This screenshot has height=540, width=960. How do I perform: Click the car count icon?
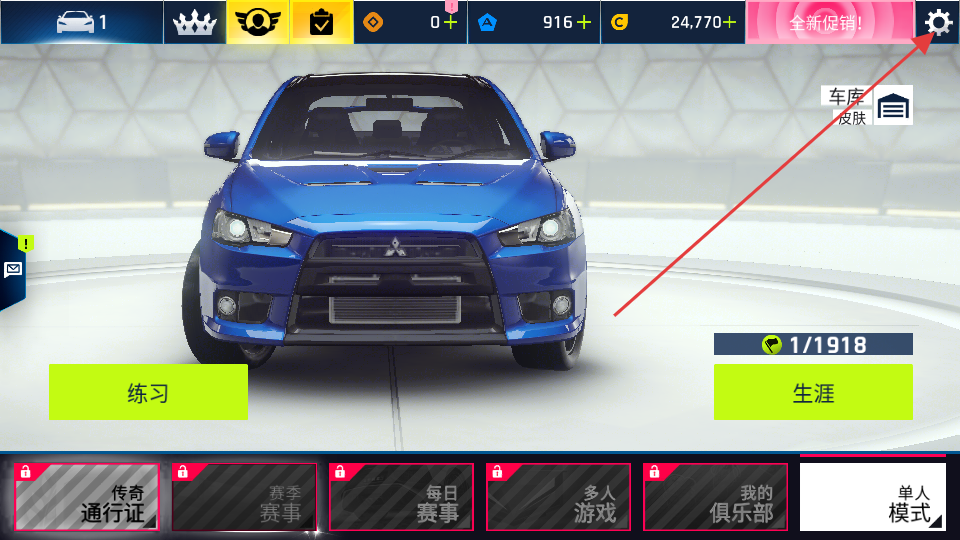click(x=81, y=22)
